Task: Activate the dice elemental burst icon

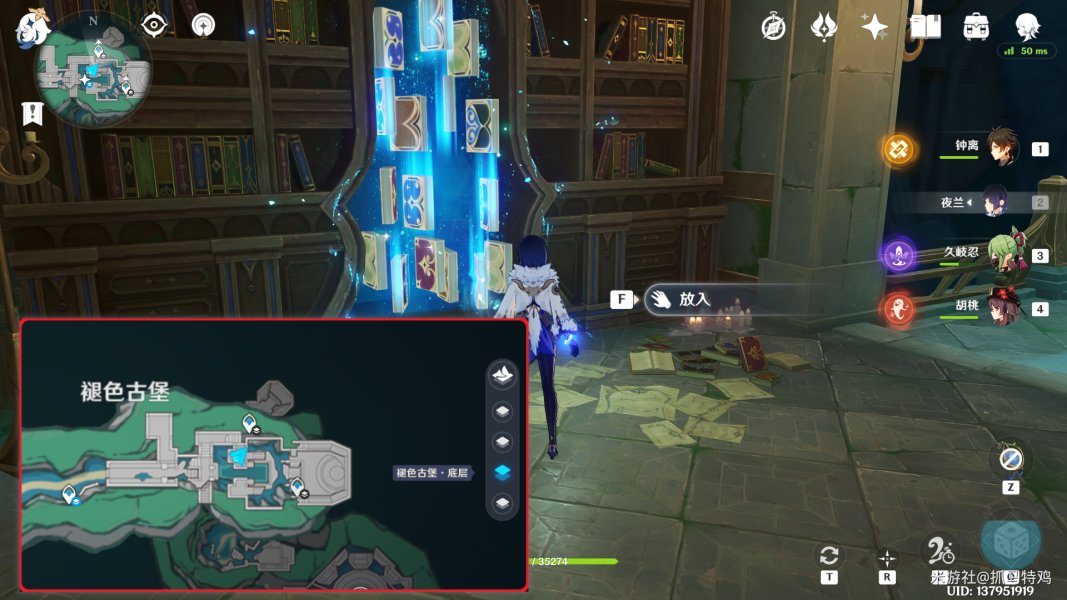Action: click(x=1010, y=543)
